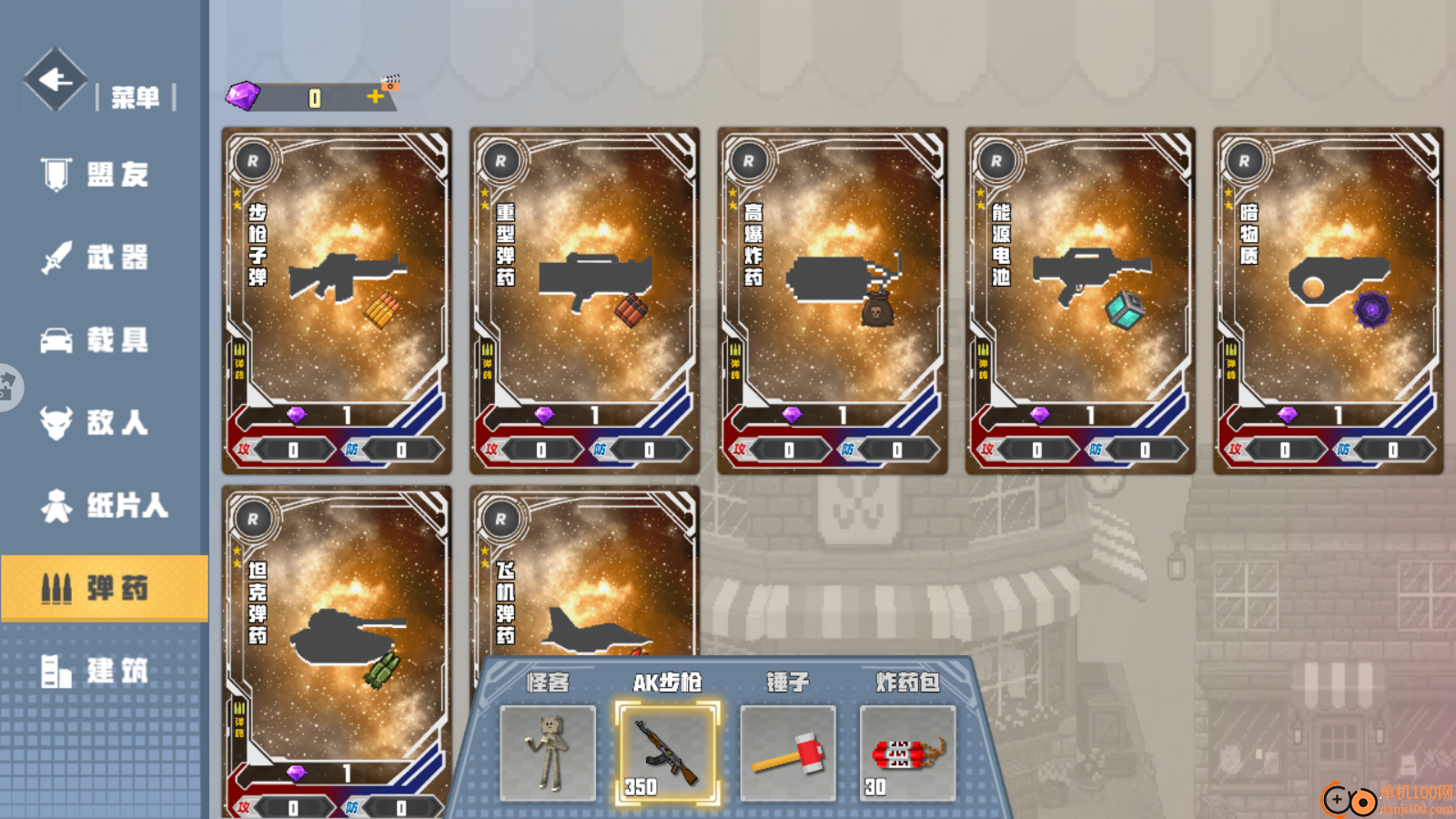Switch to the 武器 weapons category
Viewport: 1456px width, 819px height.
[x=104, y=258]
